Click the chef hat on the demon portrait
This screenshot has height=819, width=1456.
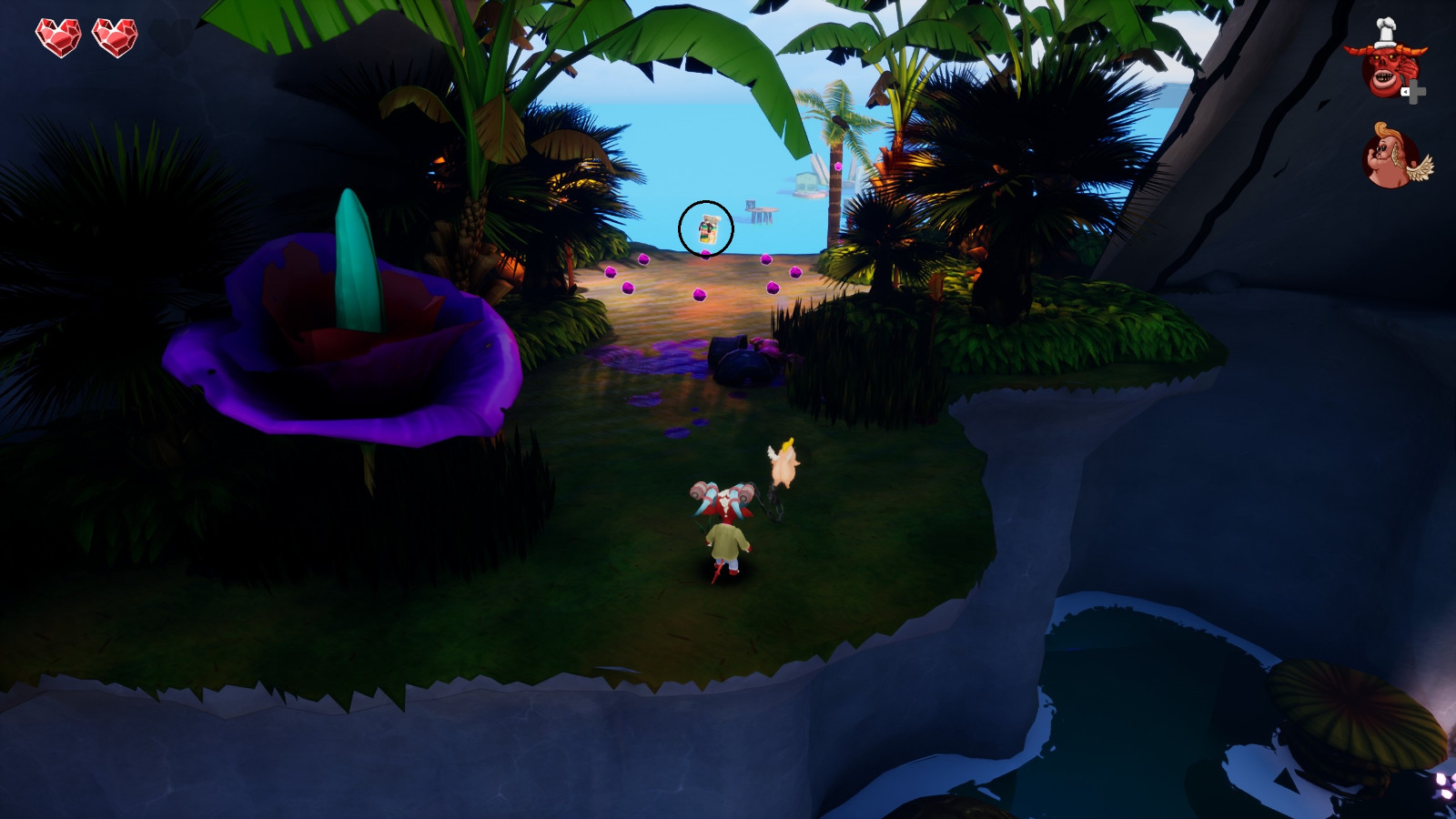tap(1384, 32)
